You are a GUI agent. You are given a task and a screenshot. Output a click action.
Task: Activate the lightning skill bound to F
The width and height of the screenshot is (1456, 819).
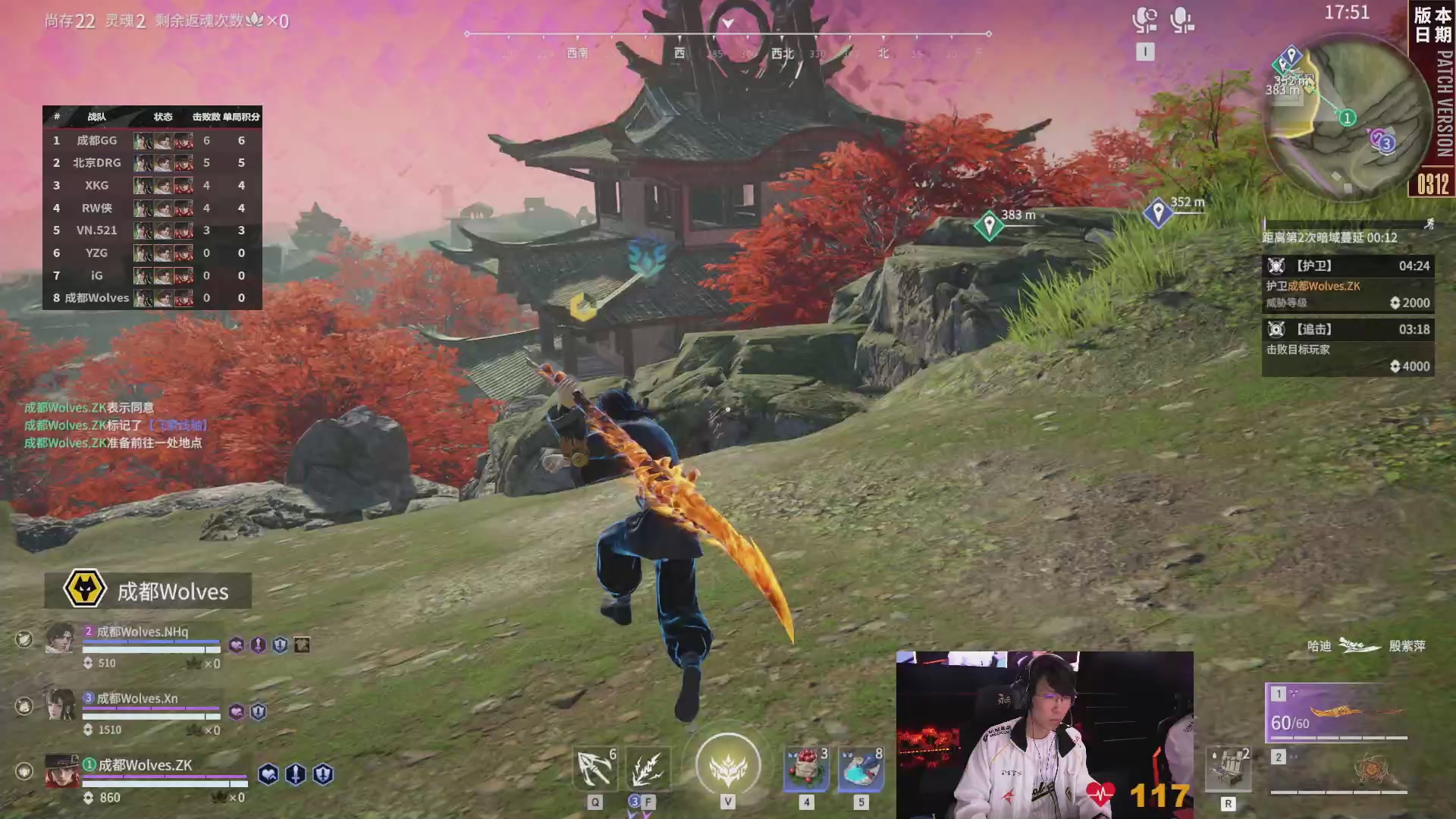point(648,767)
